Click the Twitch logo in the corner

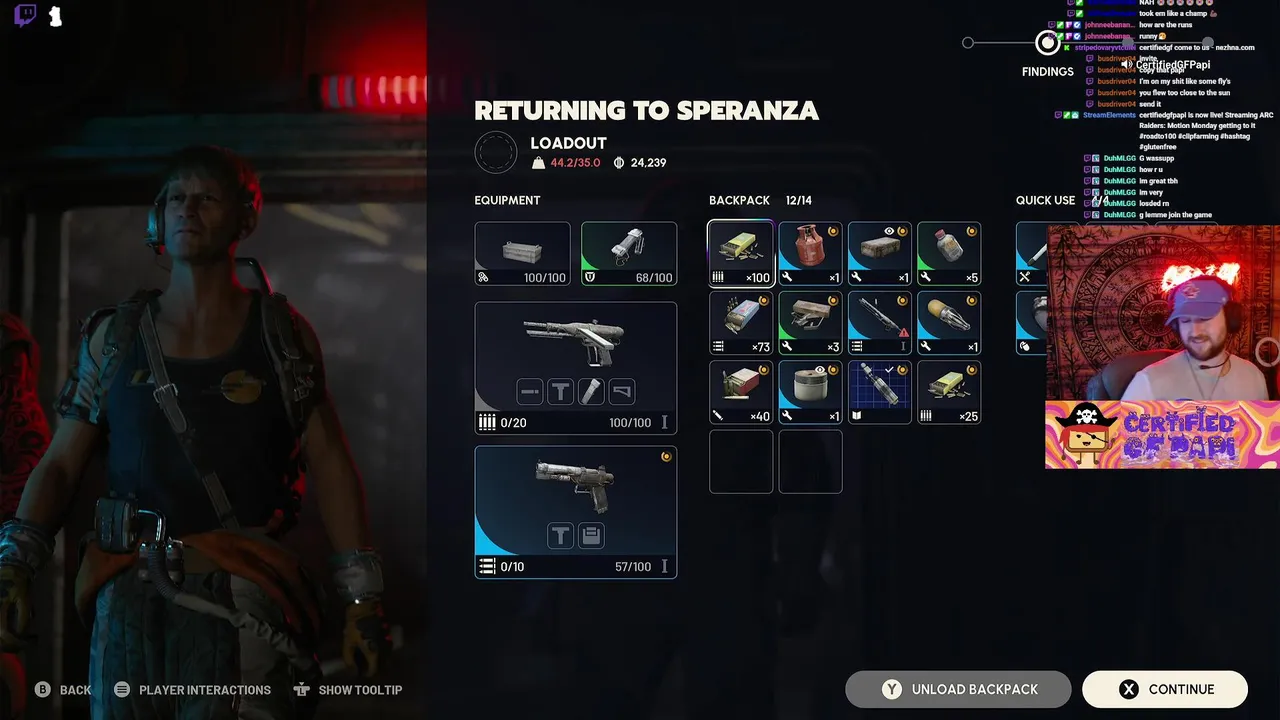[26, 16]
